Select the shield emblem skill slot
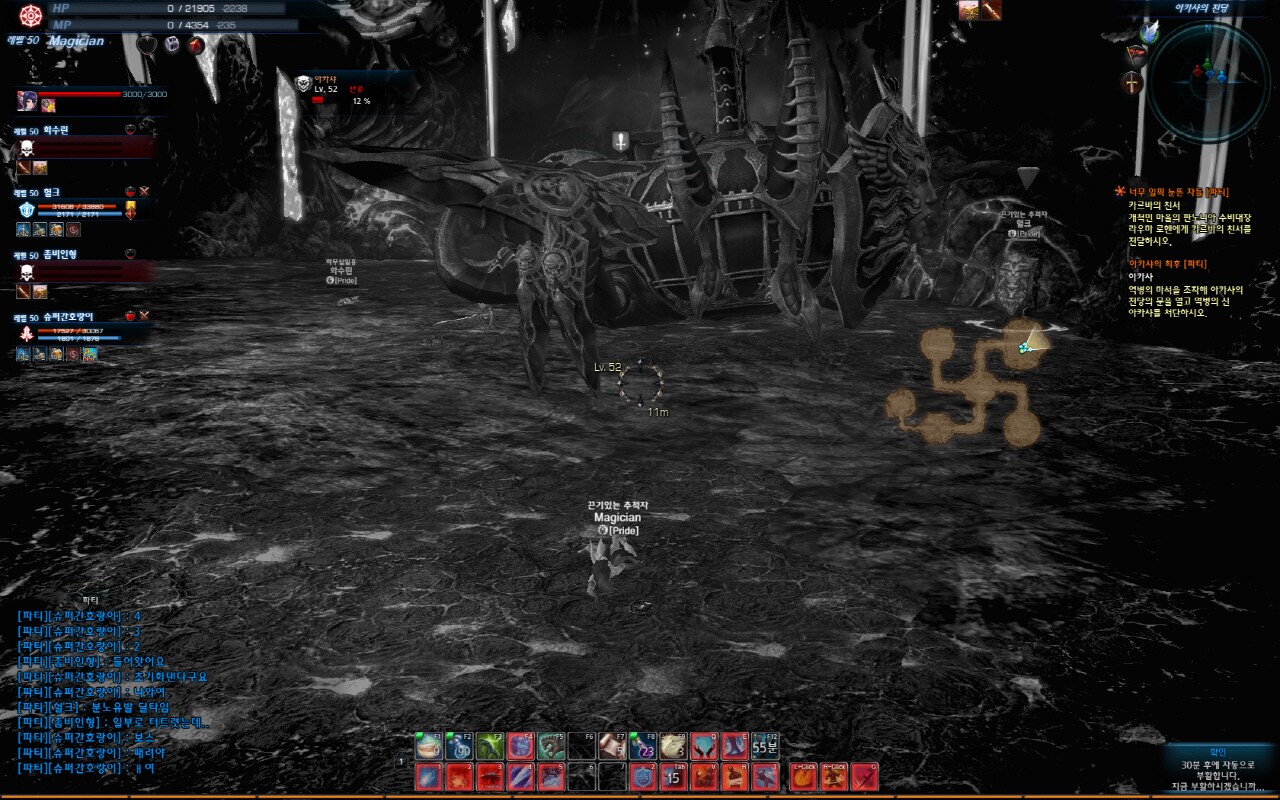Image resolution: width=1280 pixels, height=800 pixels. pos(644,776)
